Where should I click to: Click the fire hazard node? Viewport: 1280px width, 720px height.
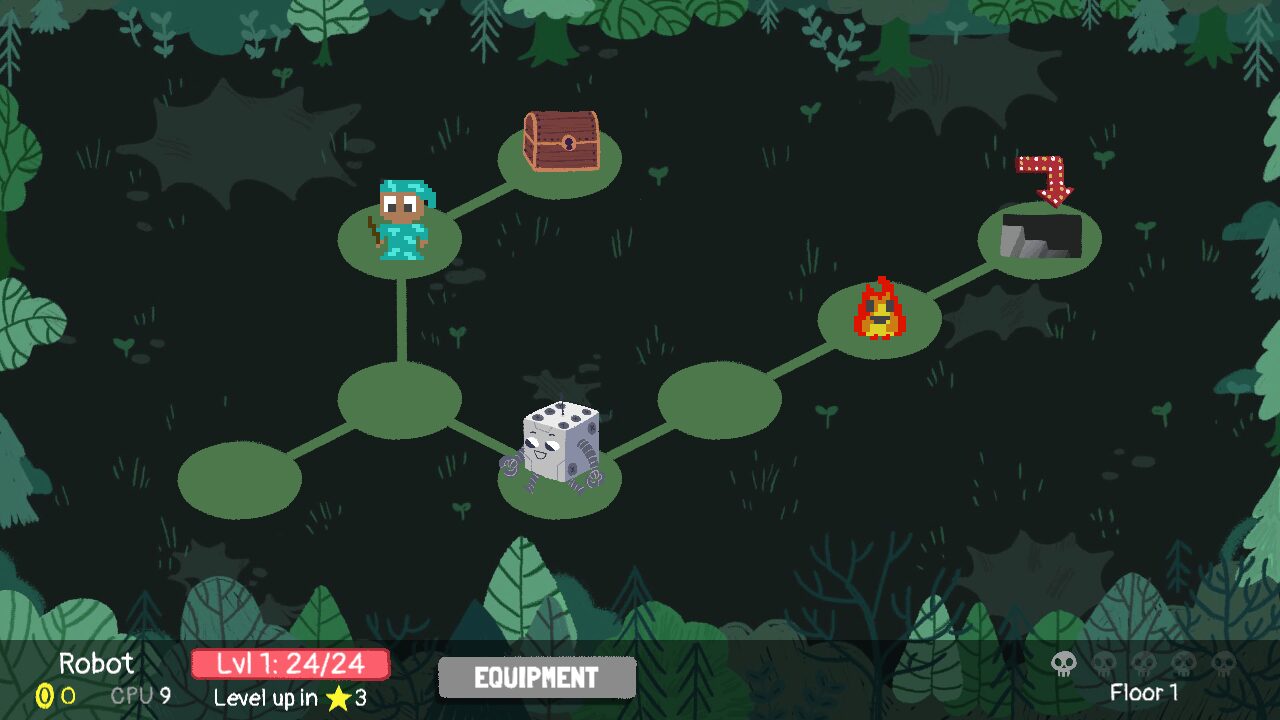pyautogui.click(x=878, y=312)
